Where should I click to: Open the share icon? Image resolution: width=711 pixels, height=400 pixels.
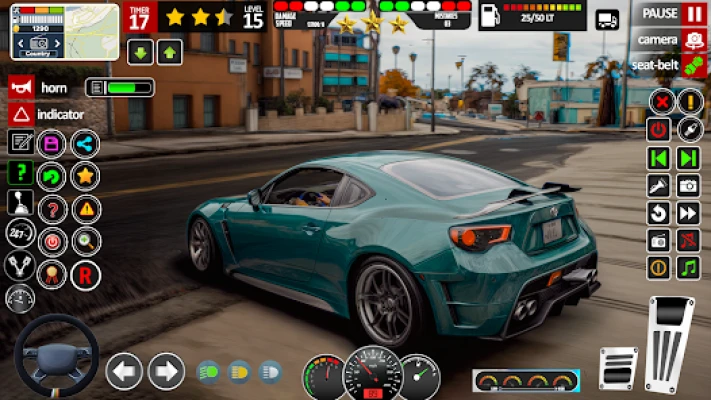pyautogui.click(x=84, y=143)
